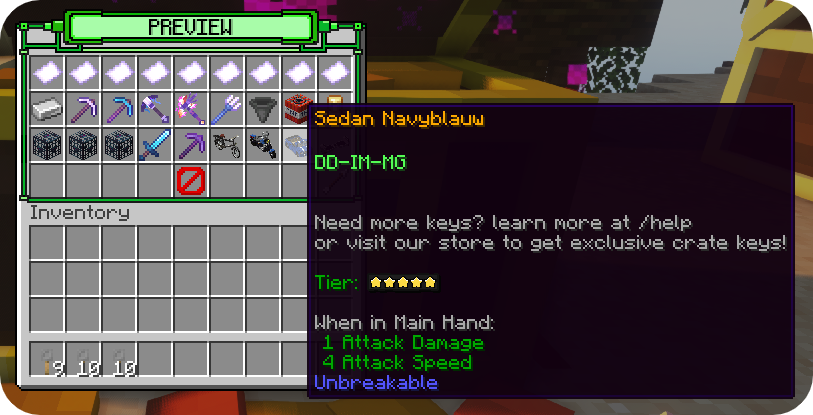The height and width of the screenshot is (415, 813).
Task: Select the TNT block reward
Action: click(x=299, y=108)
